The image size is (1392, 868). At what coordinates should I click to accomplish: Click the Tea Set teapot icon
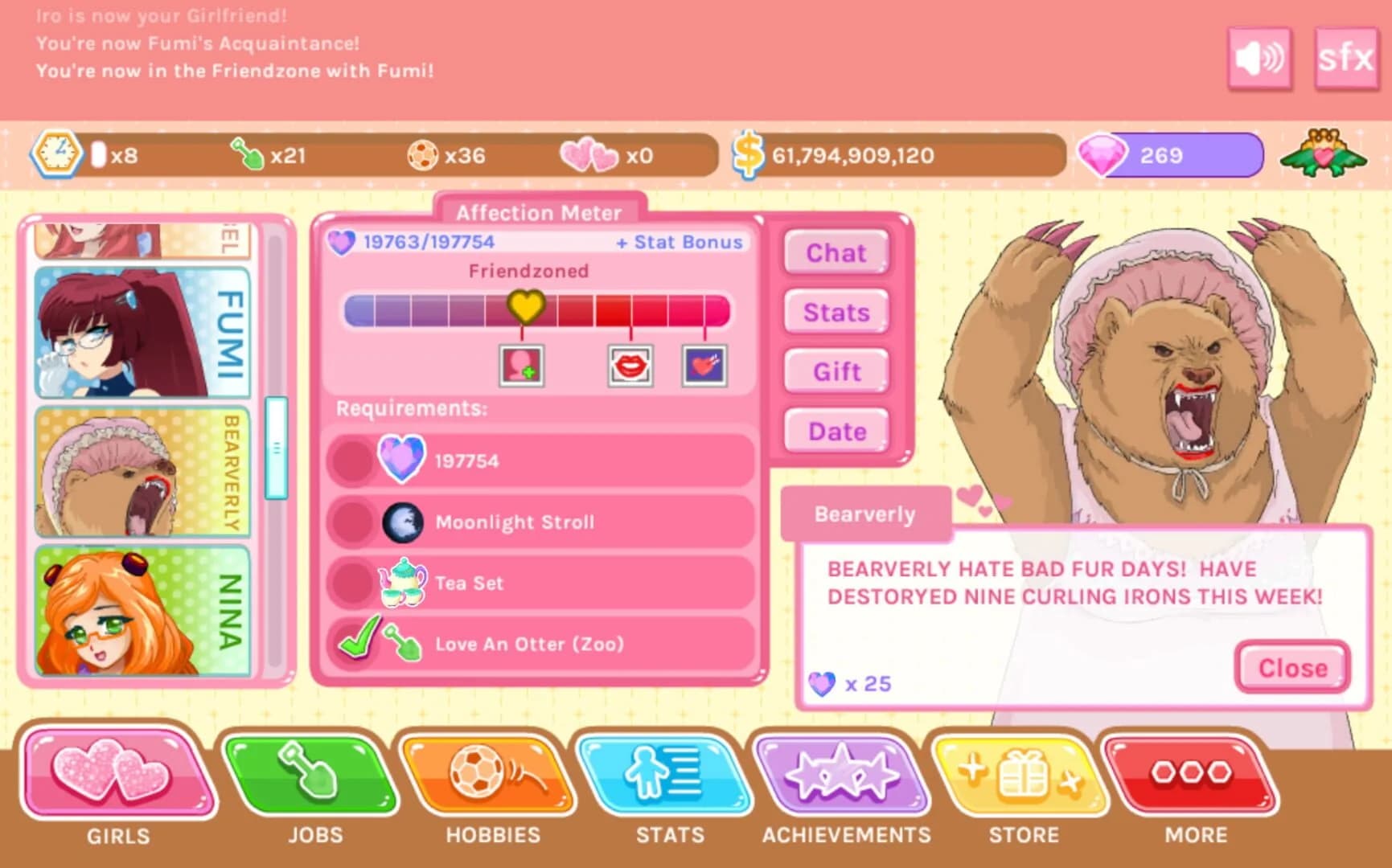tap(404, 580)
